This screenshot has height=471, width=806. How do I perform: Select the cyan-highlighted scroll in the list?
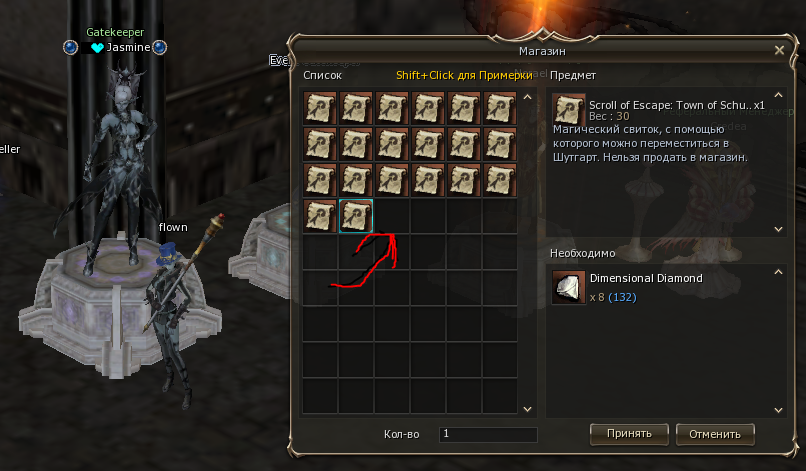point(356,216)
